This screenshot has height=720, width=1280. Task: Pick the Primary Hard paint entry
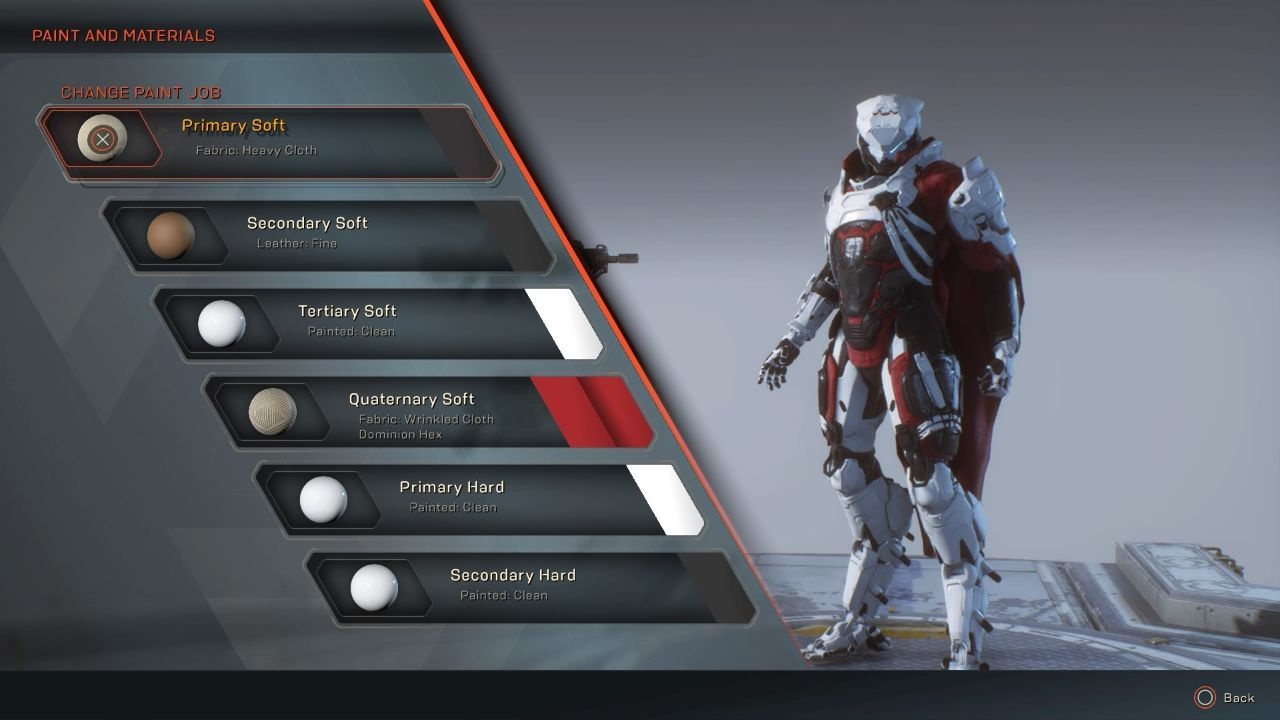pyautogui.click(x=480, y=497)
